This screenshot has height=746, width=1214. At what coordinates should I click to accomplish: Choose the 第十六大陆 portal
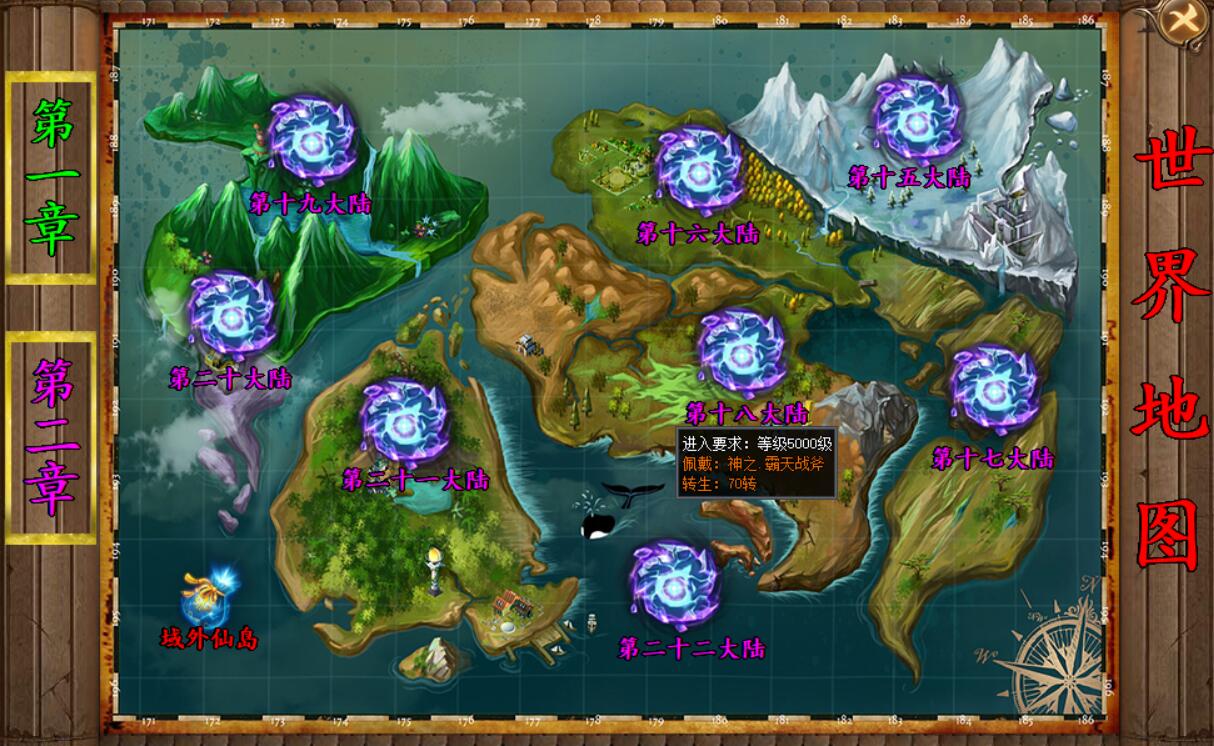click(699, 168)
